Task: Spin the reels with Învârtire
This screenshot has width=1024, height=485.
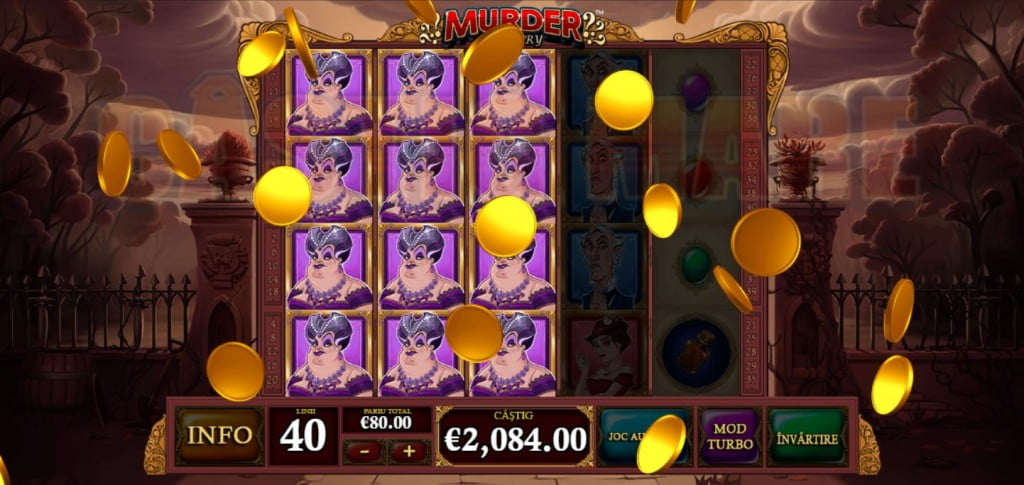Action: click(807, 436)
